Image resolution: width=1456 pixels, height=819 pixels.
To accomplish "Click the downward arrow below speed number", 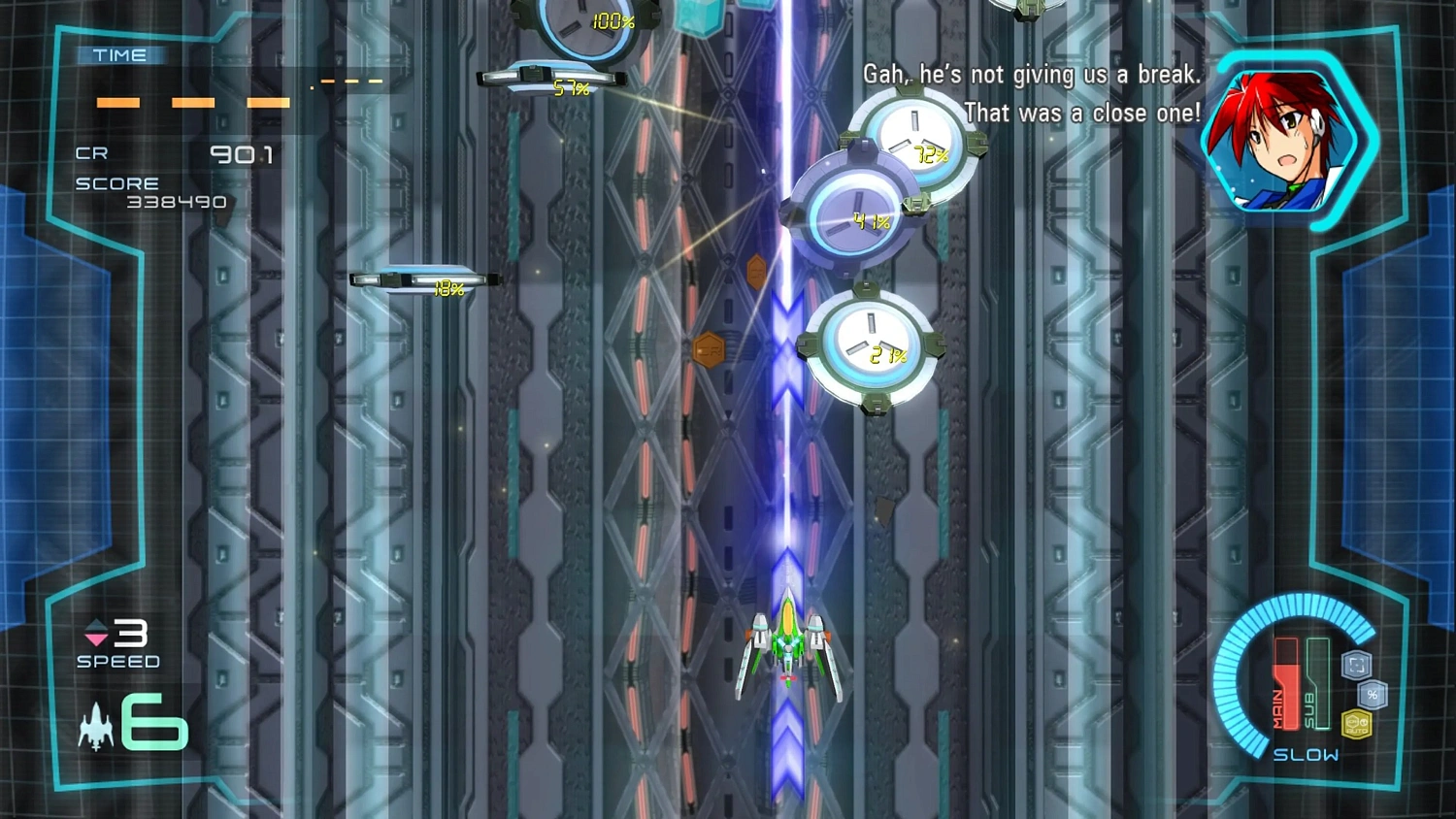I will point(95,639).
